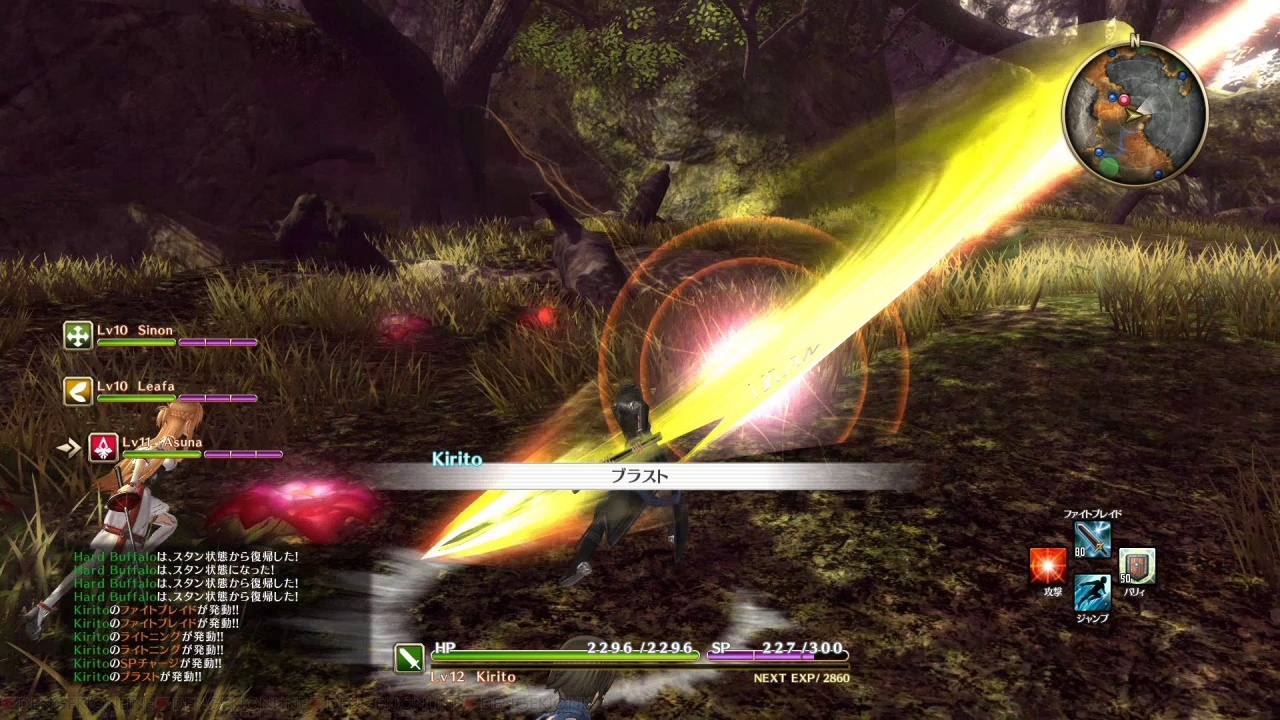This screenshot has width=1280, height=720.
Task: Open the battle log text panel
Action: pyautogui.click(x=186, y=616)
